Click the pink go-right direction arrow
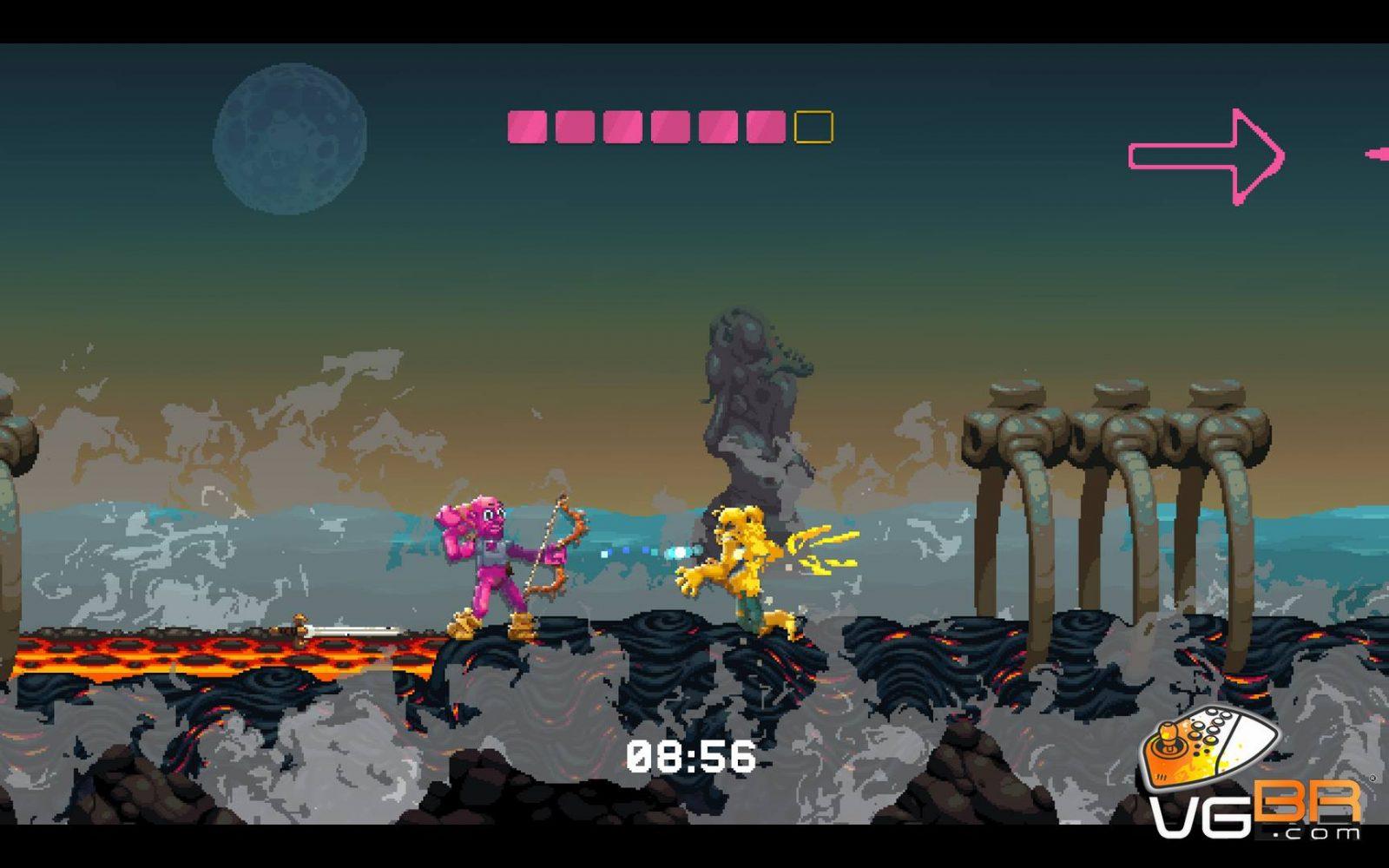1389x868 pixels. pyautogui.click(x=1207, y=156)
